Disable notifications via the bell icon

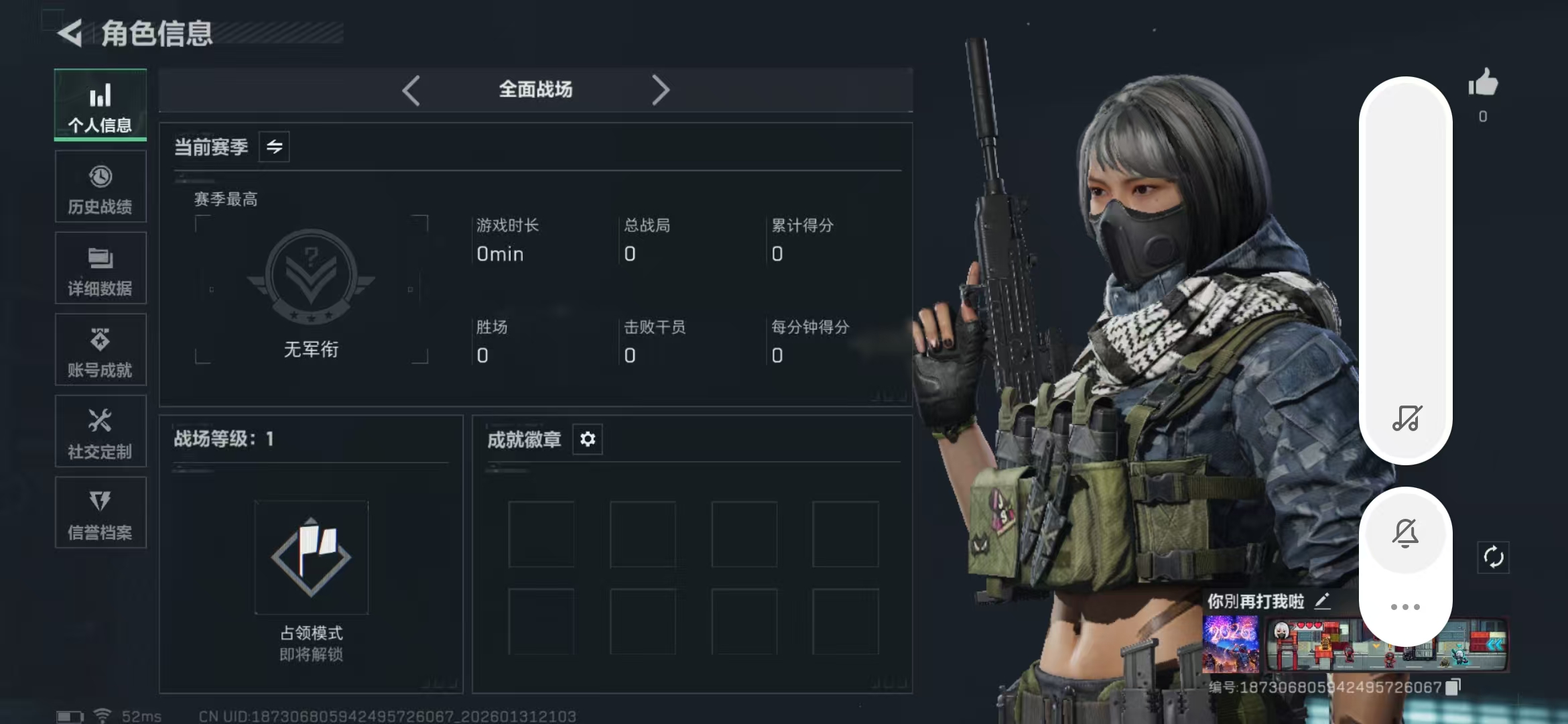pyautogui.click(x=1405, y=532)
